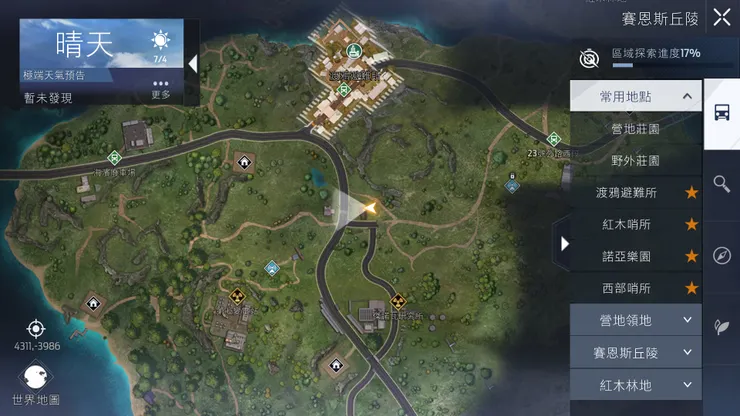740x416 pixels.
Task: Select 野外莊園 from the location list
Action: [x=635, y=160]
